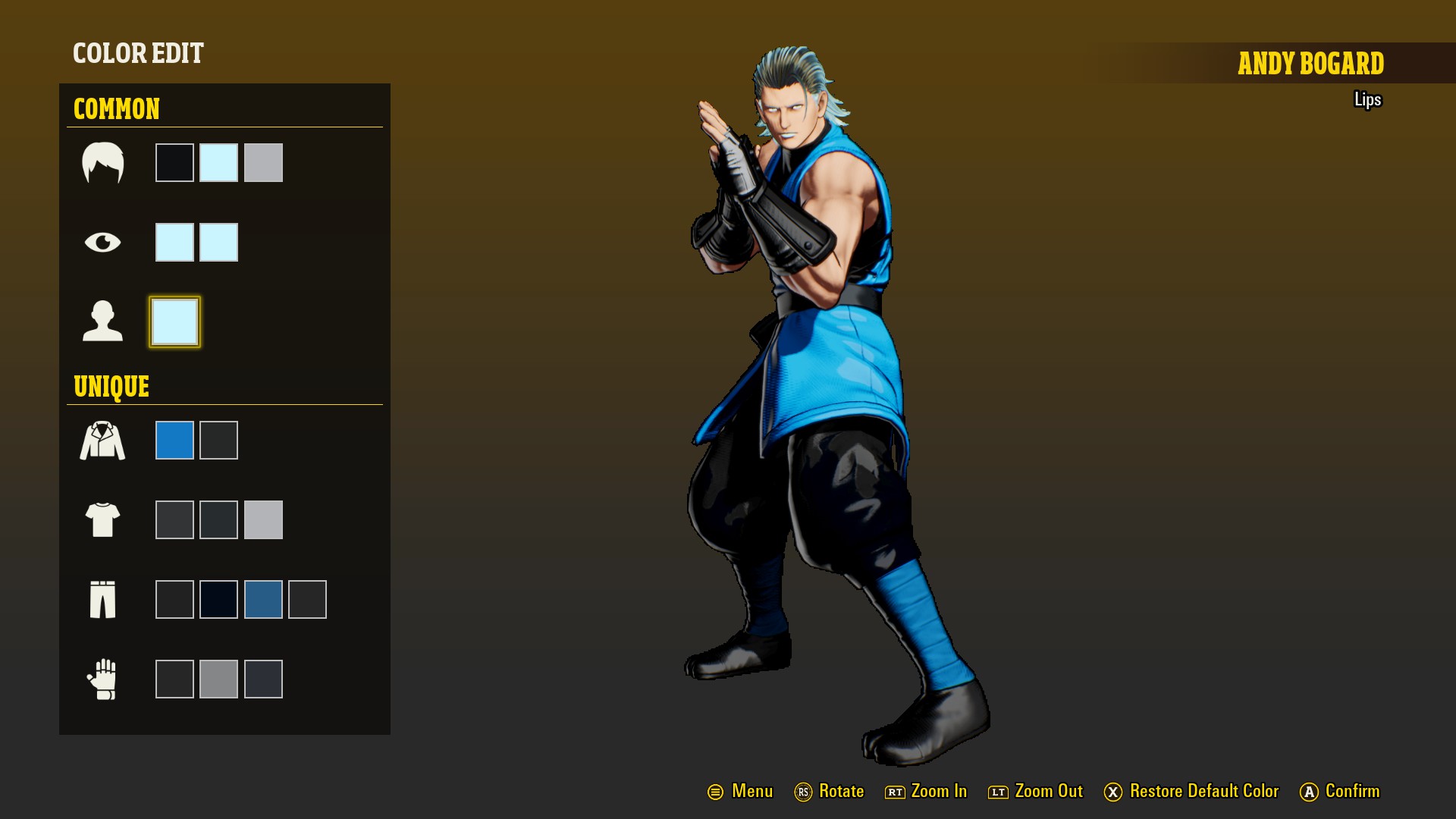Pick the gray hair color swatch
The width and height of the screenshot is (1456, 819).
coord(263,162)
